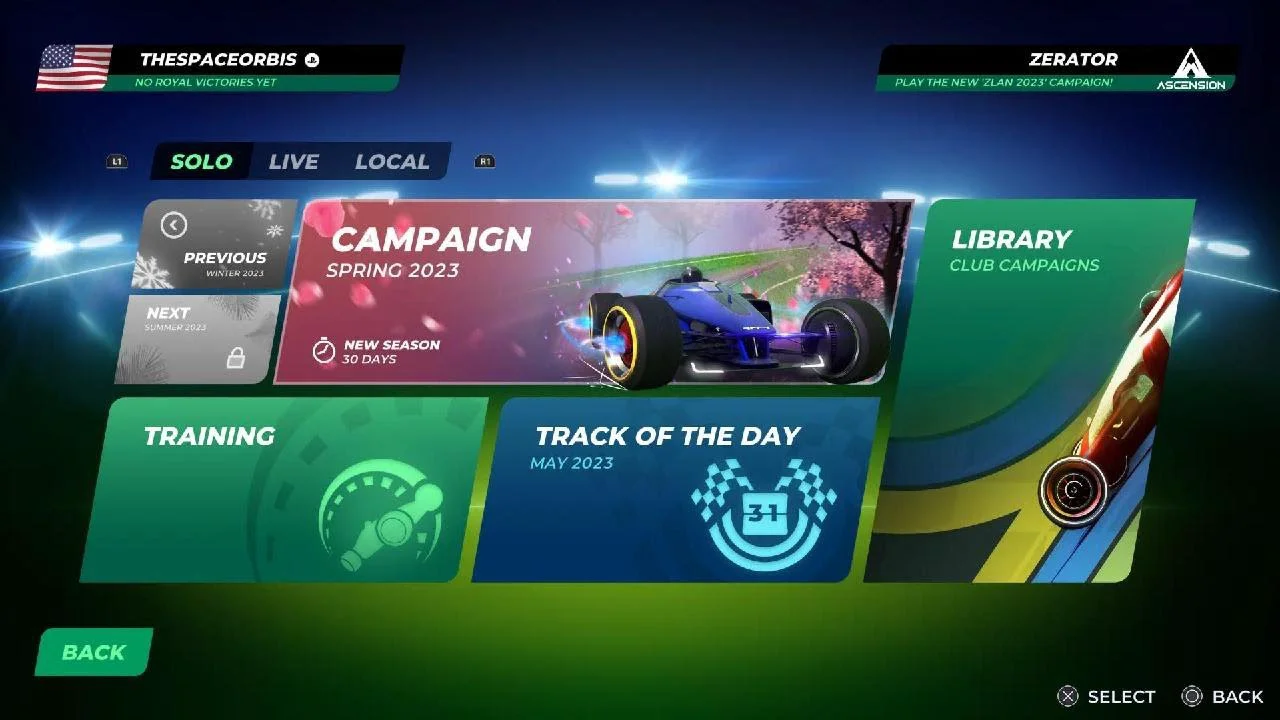The image size is (1280, 720).
Task: Switch to the Solo tab
Action: [201, 162]
